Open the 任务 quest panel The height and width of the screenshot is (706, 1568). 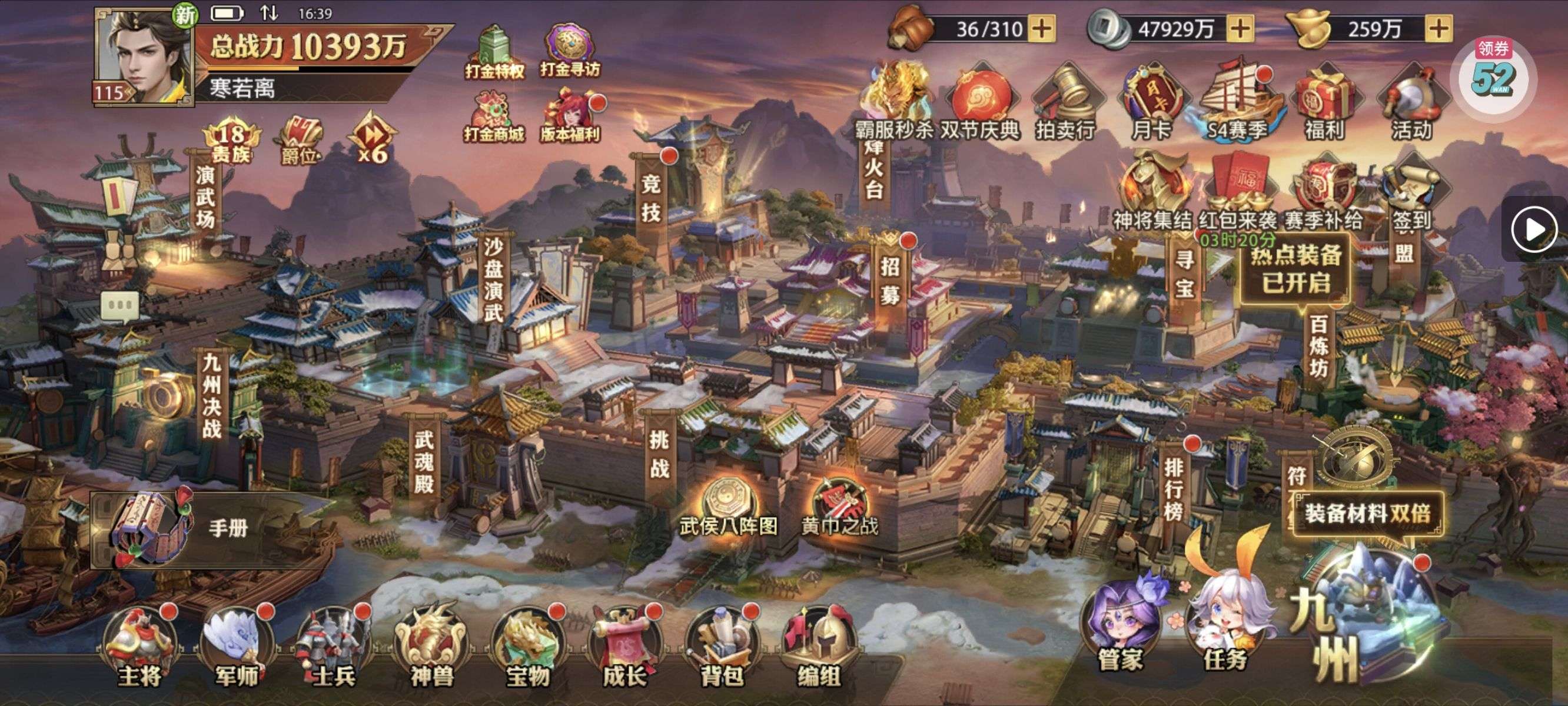(1225, 627)
